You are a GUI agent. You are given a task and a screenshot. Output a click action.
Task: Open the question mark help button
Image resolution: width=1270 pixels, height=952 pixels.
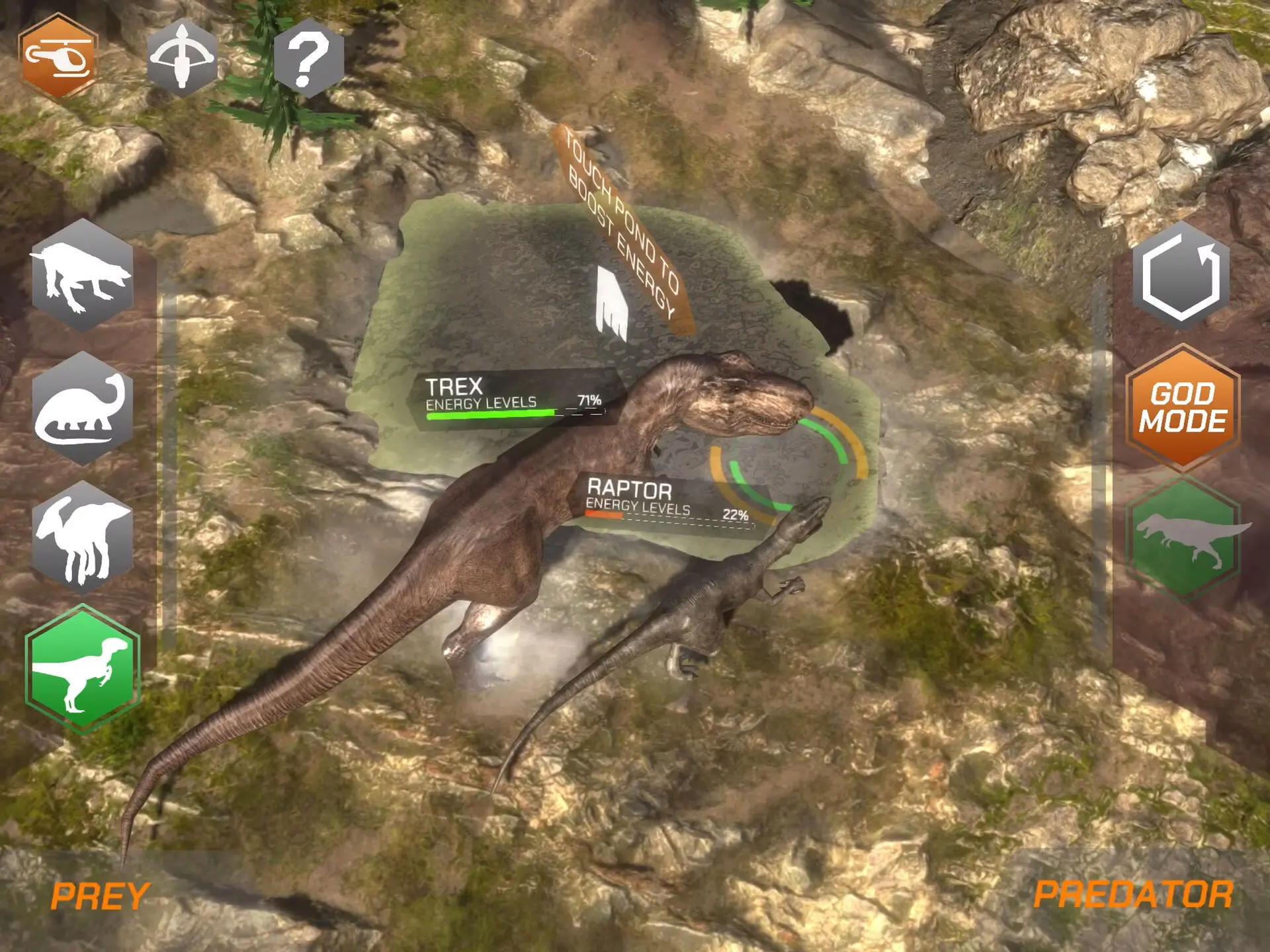(308, 58)
